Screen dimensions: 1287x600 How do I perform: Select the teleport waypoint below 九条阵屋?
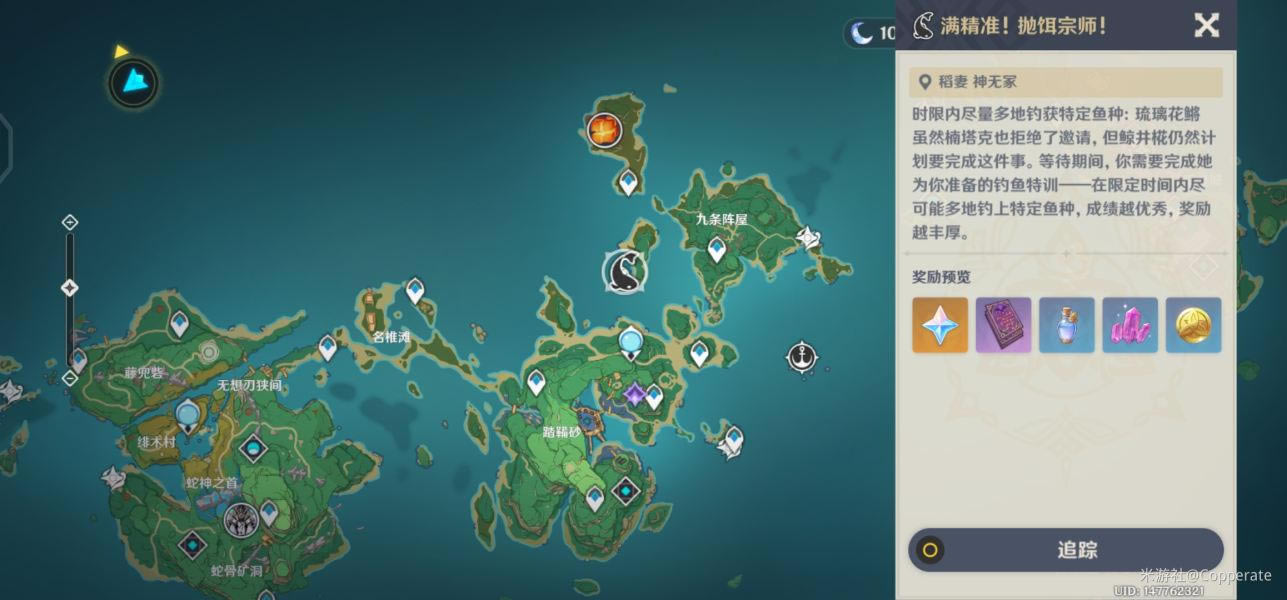point(717,248)
